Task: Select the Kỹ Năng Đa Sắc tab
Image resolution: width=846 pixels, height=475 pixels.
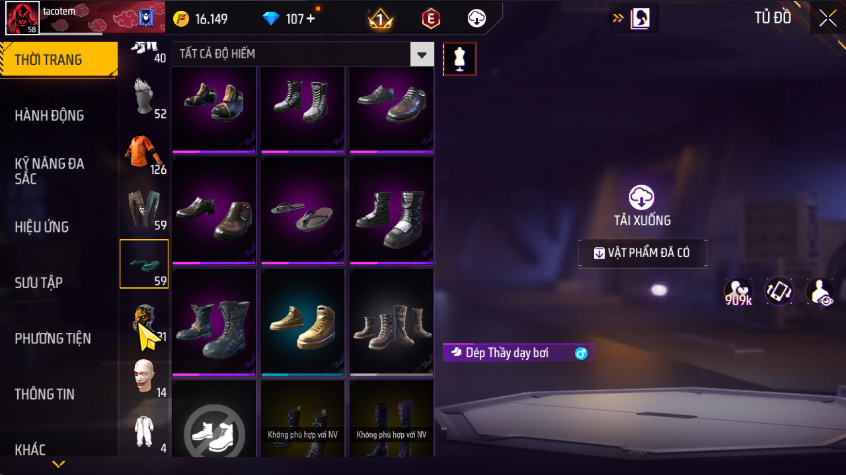Action: (x=50, y=170)
